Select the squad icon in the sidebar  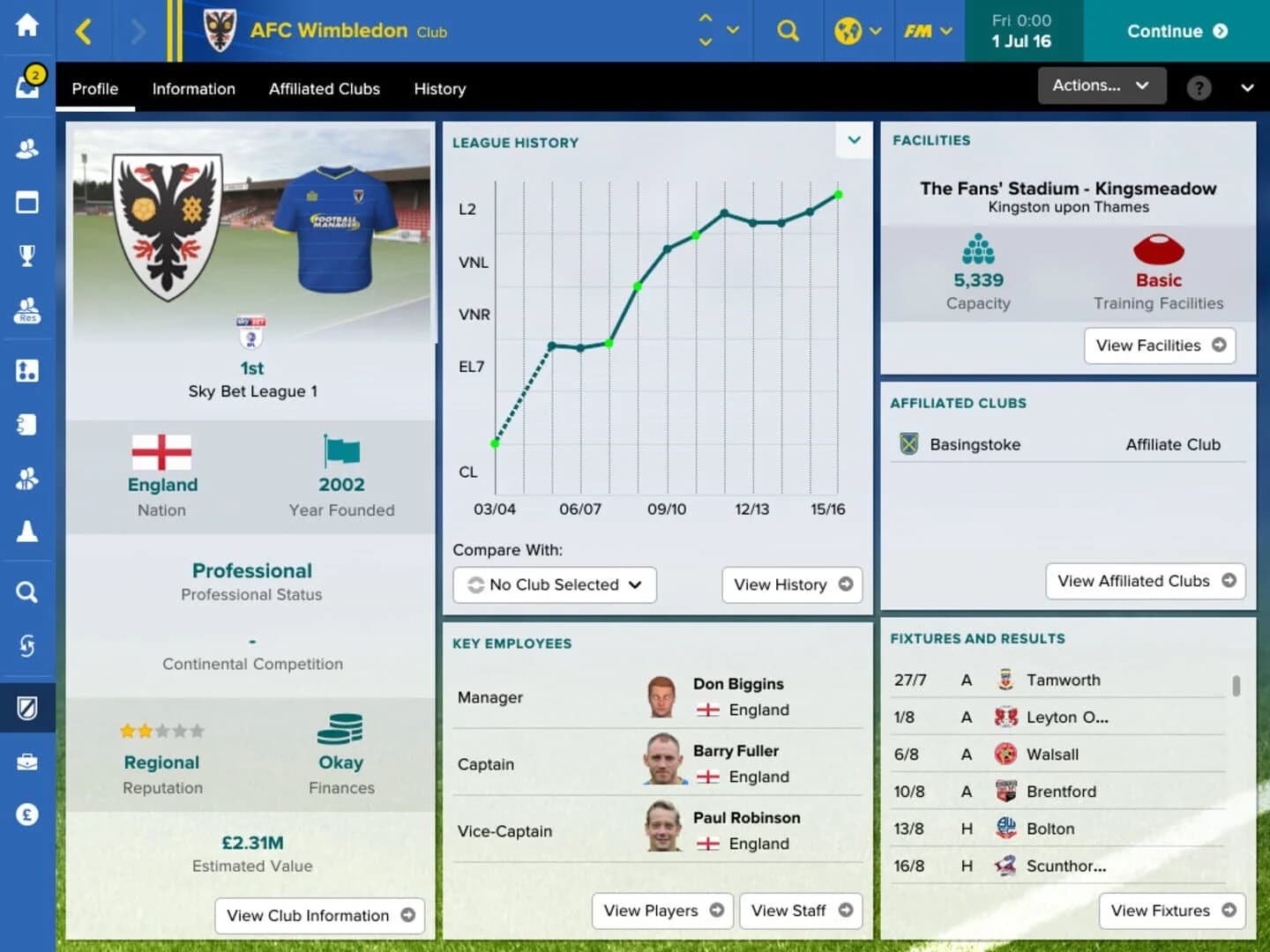pyautogui.click(x=26, y=148)
